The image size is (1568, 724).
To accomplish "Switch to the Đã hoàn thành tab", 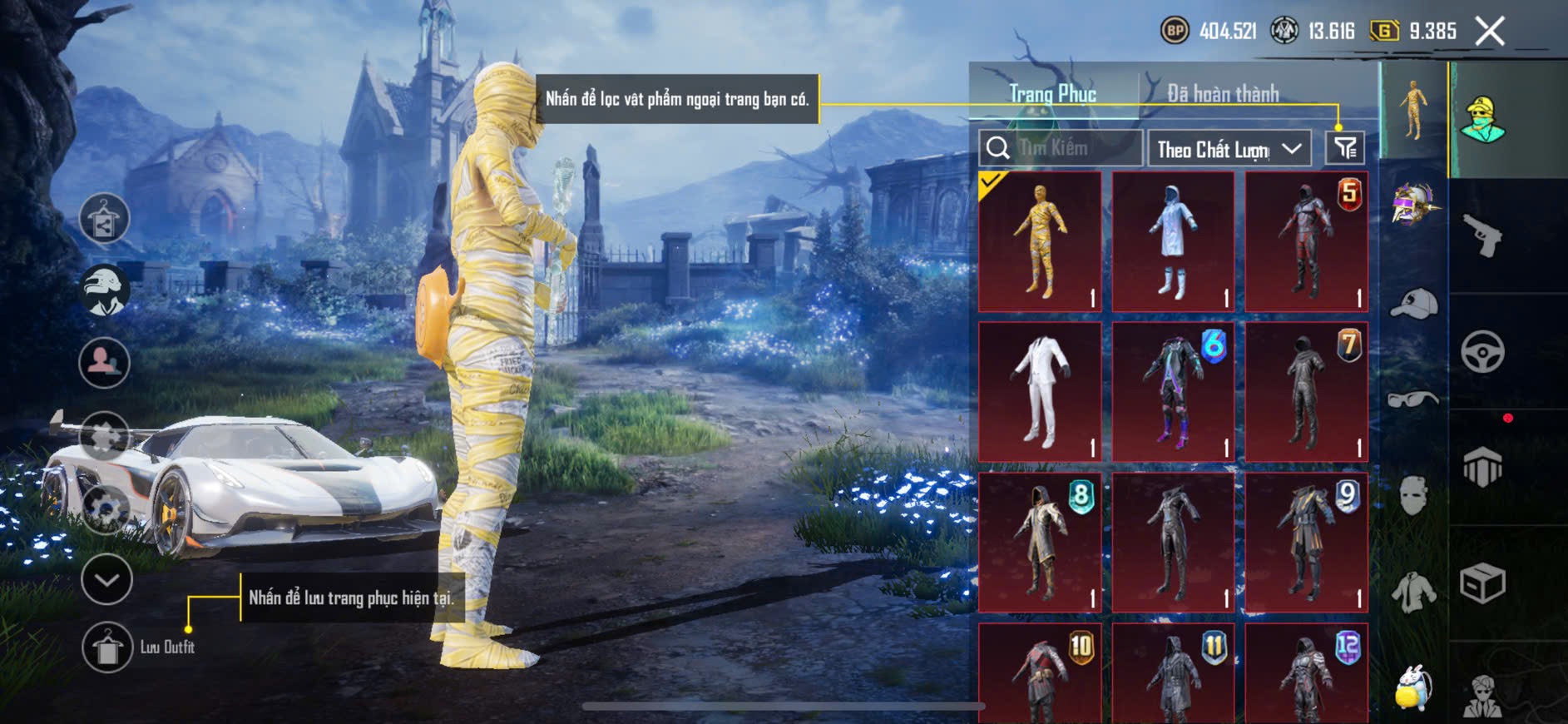I will pyautogui.click(x=1222, y=94).
